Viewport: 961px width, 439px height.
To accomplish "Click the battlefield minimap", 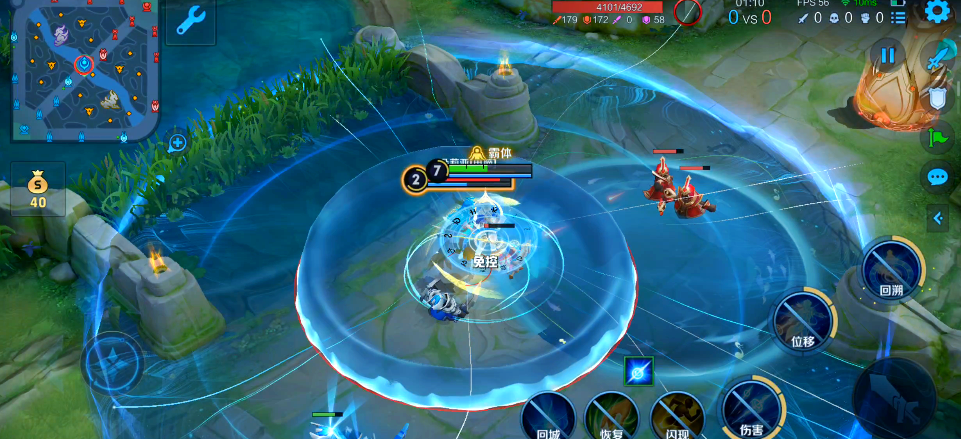I will pos(85,68).
